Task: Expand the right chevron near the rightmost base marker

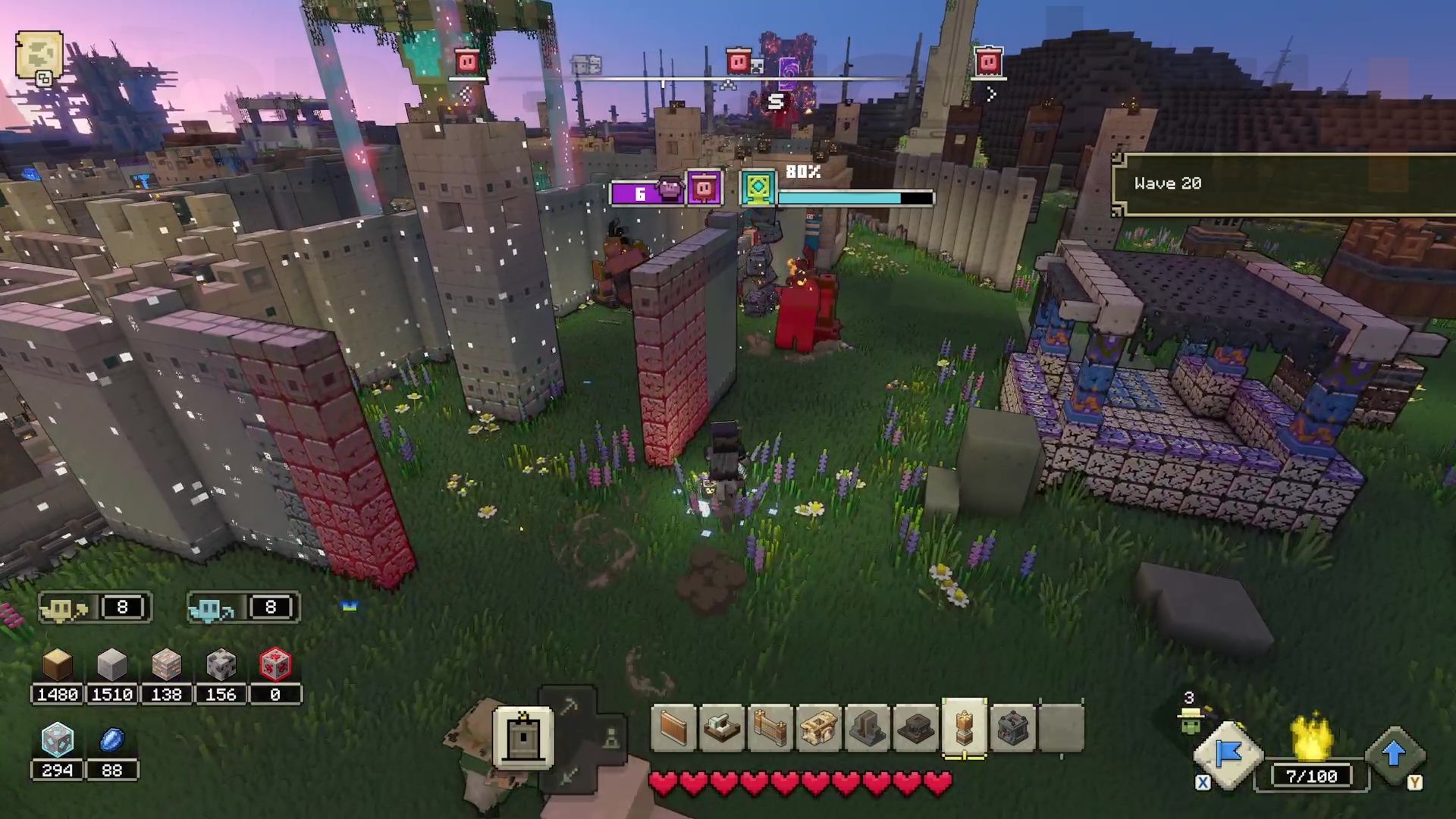Action: click(x=992, y=94)
